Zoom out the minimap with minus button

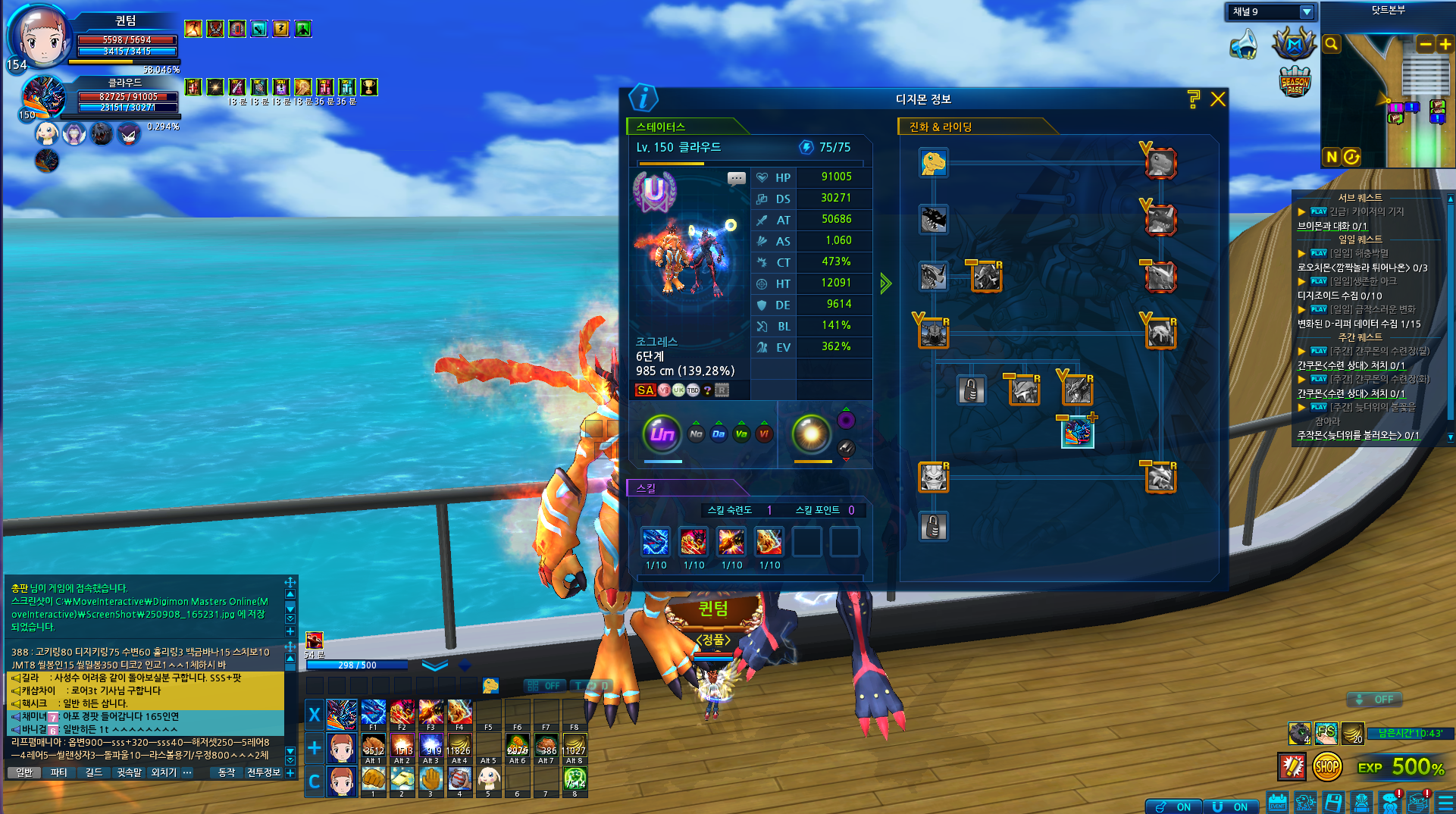[1425, 45]
